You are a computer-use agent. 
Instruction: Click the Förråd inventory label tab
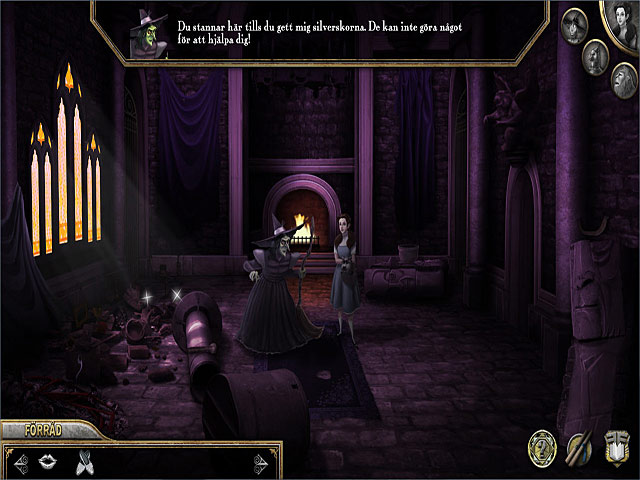tap(40, 431)
